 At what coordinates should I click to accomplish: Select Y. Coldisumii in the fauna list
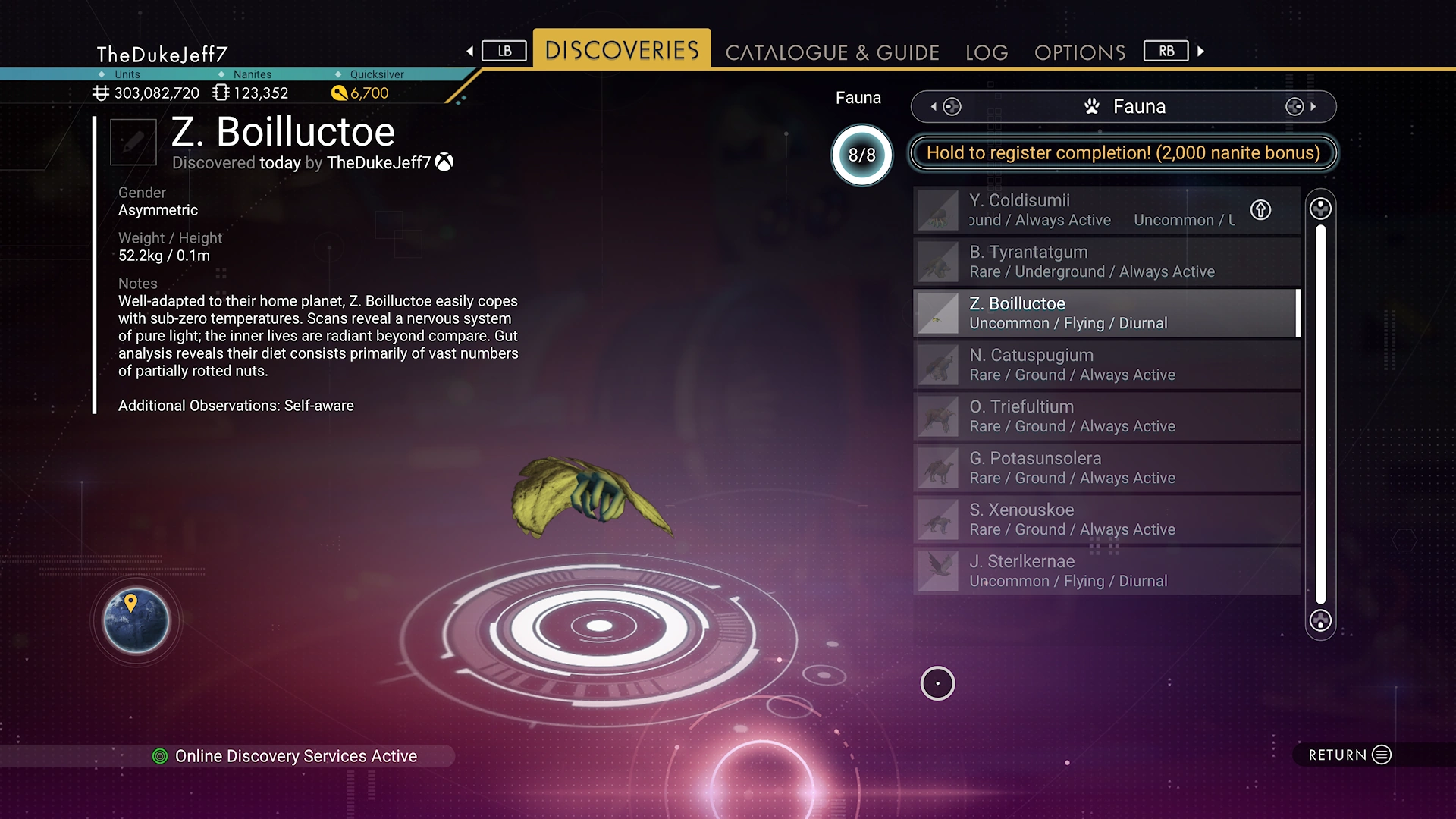(x=1077, y=210)
